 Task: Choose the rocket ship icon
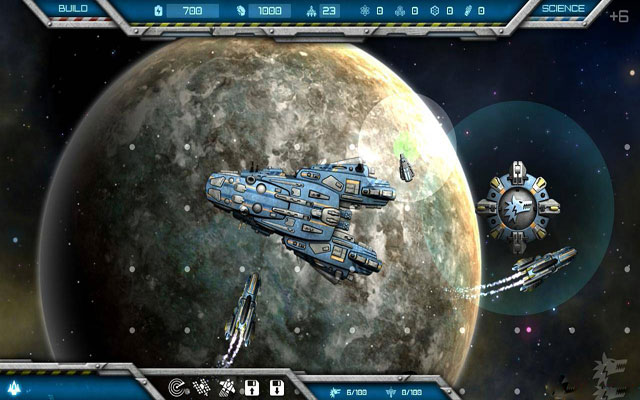[227, 387]
